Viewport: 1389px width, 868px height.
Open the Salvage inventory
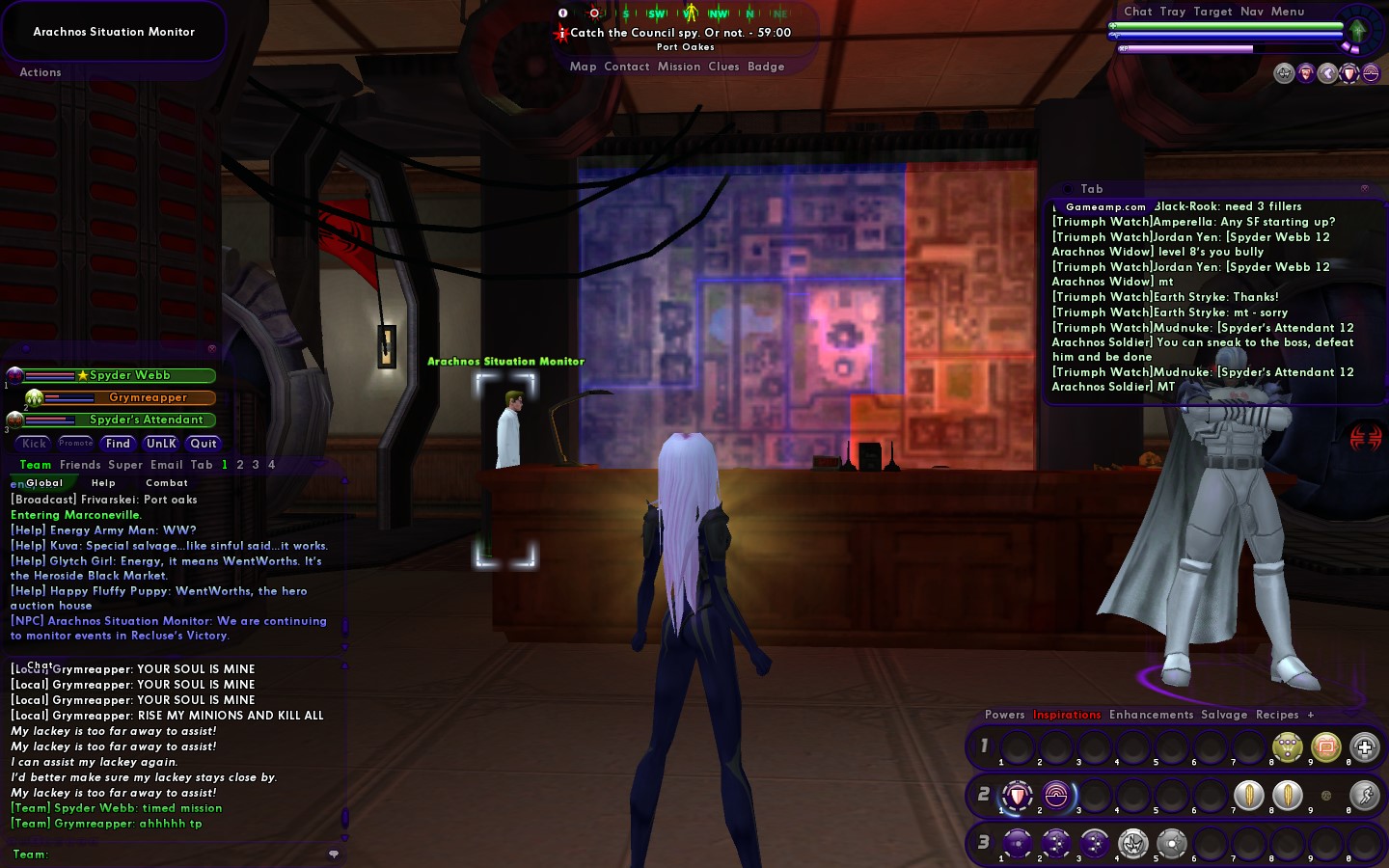[1224, 715]
